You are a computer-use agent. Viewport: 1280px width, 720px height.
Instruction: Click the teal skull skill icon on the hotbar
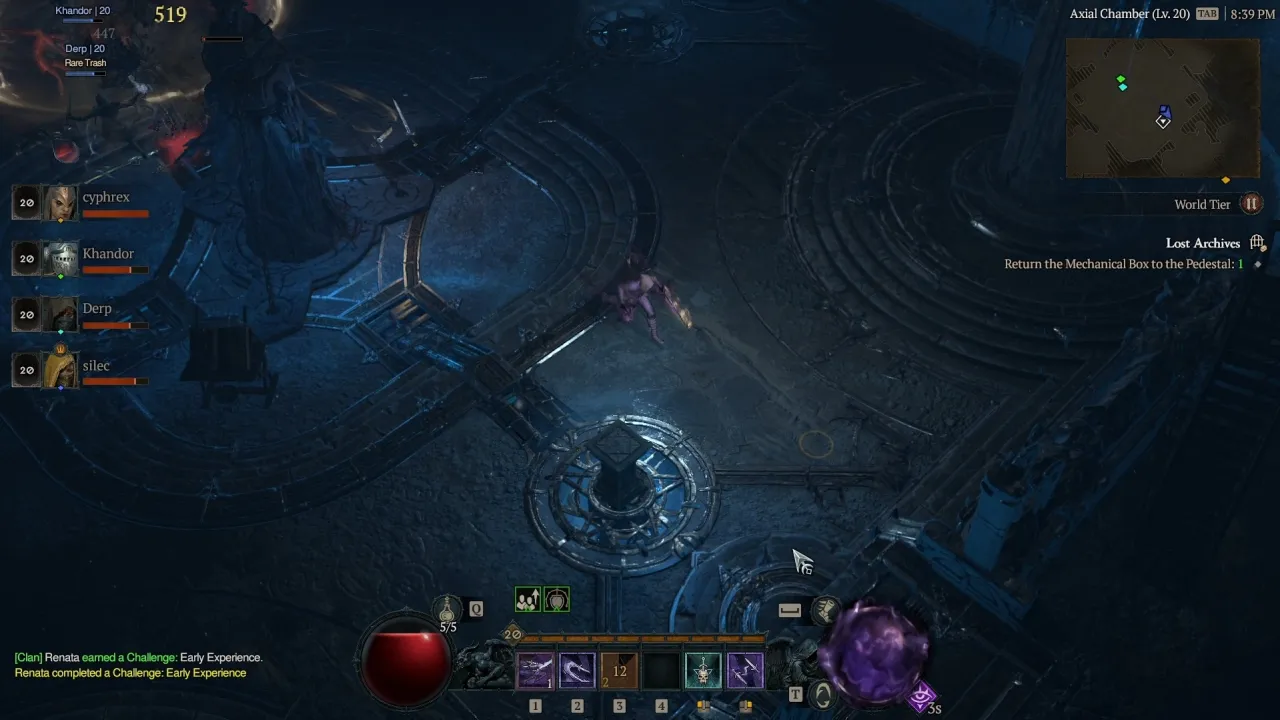tap(703, 670)
